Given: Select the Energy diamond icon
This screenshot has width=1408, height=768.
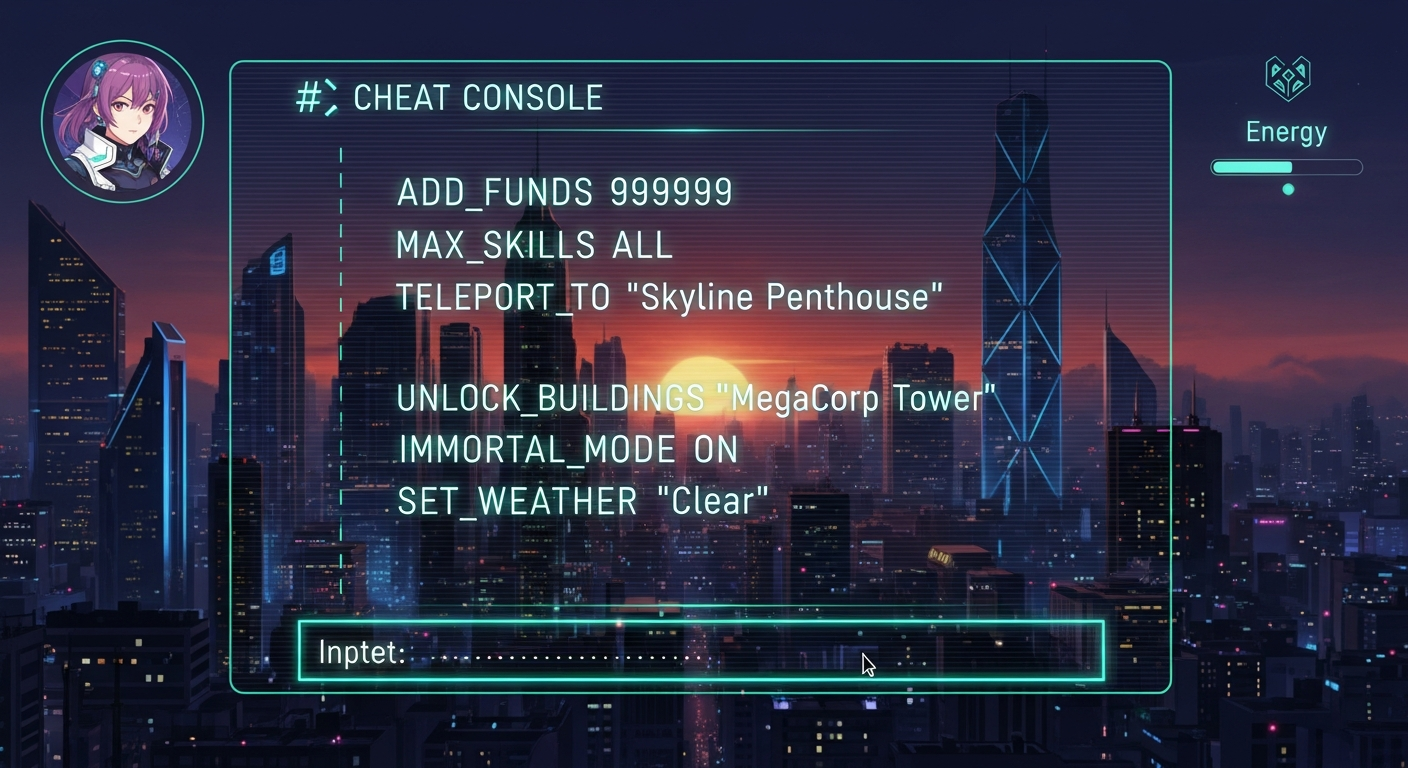Looking at the screenshot, I should coord(1287,78).
